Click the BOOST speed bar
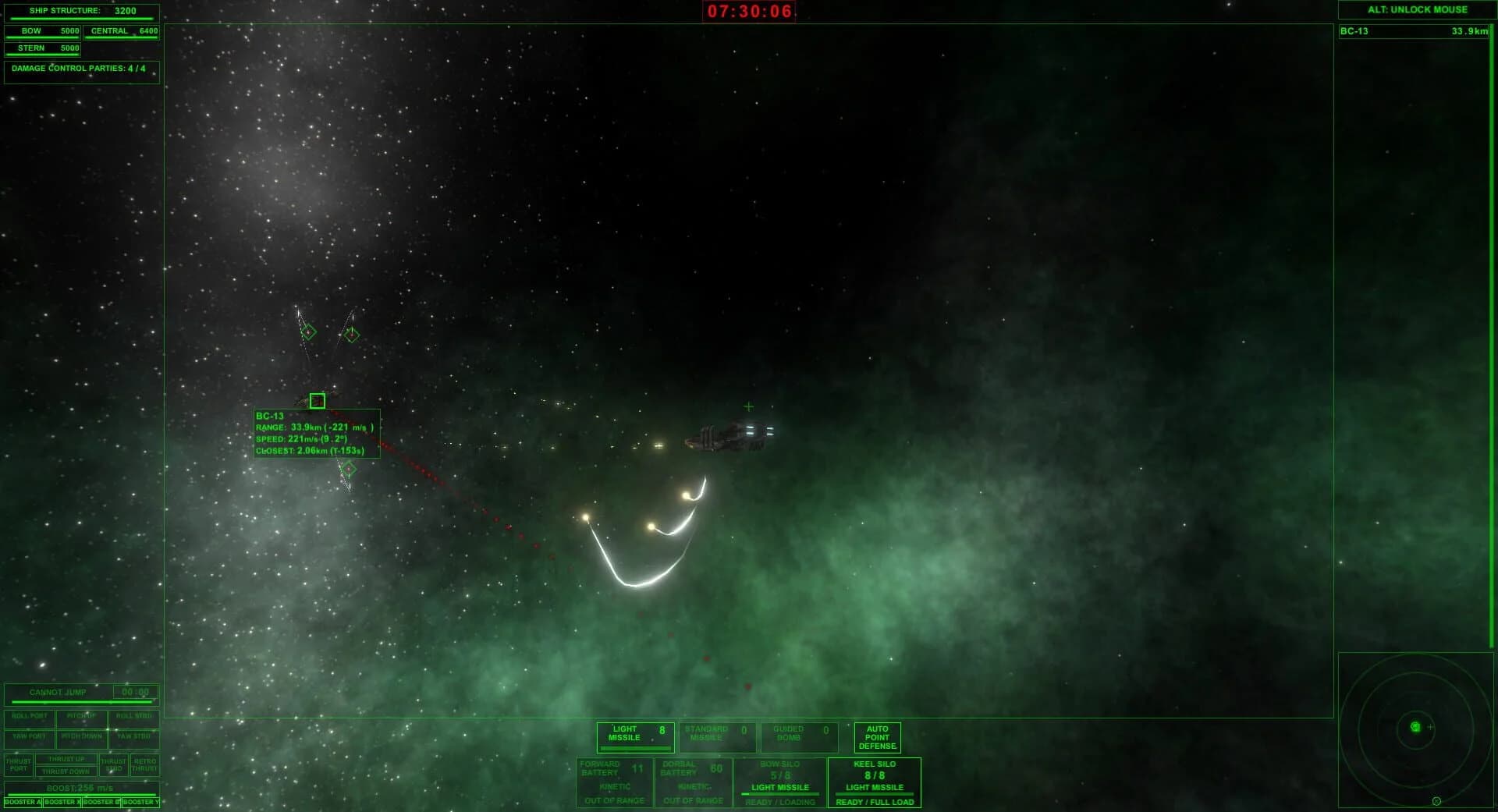 click(x=81, y=787)
